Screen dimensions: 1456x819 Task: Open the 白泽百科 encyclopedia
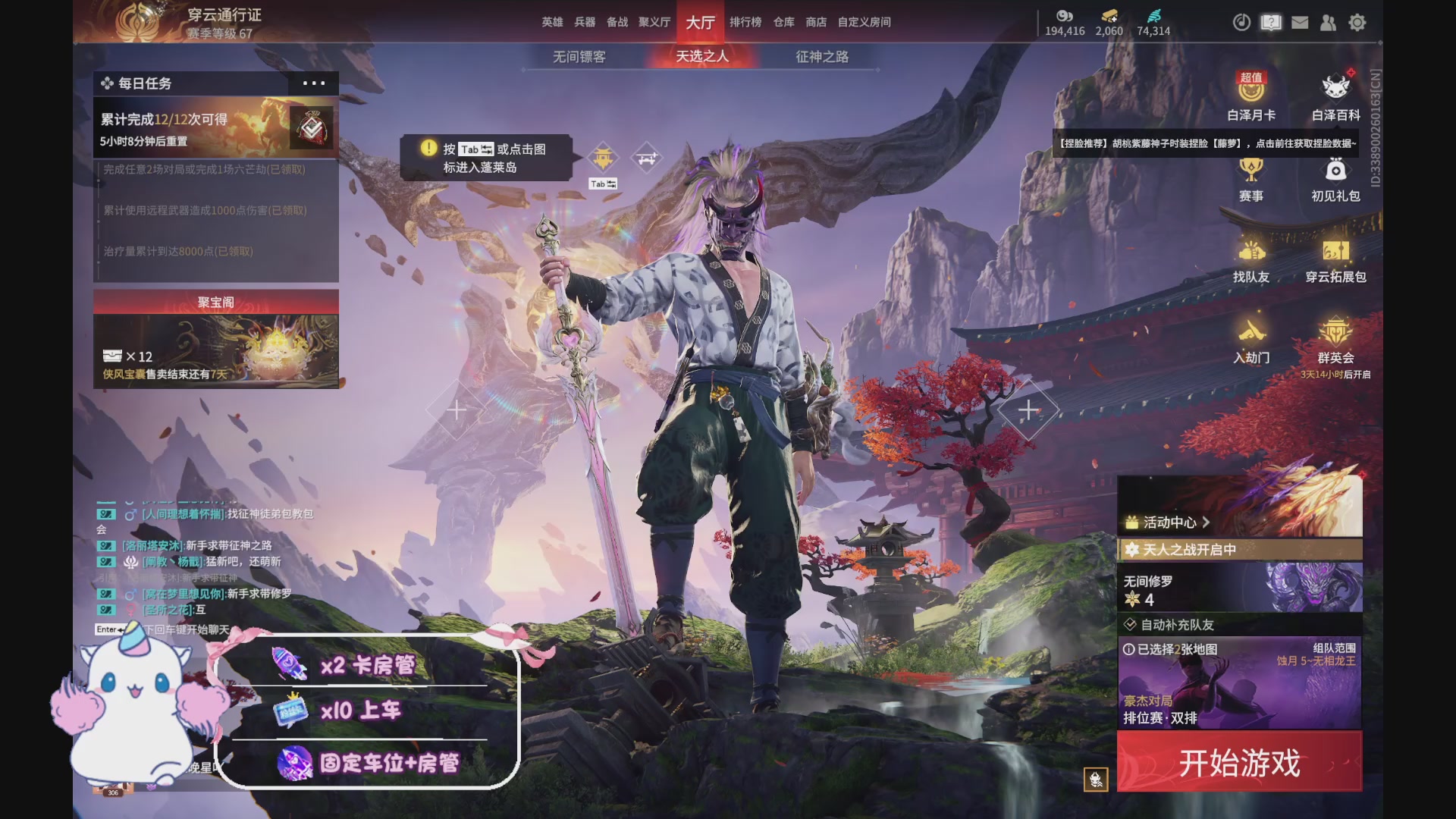(1333, 99)
